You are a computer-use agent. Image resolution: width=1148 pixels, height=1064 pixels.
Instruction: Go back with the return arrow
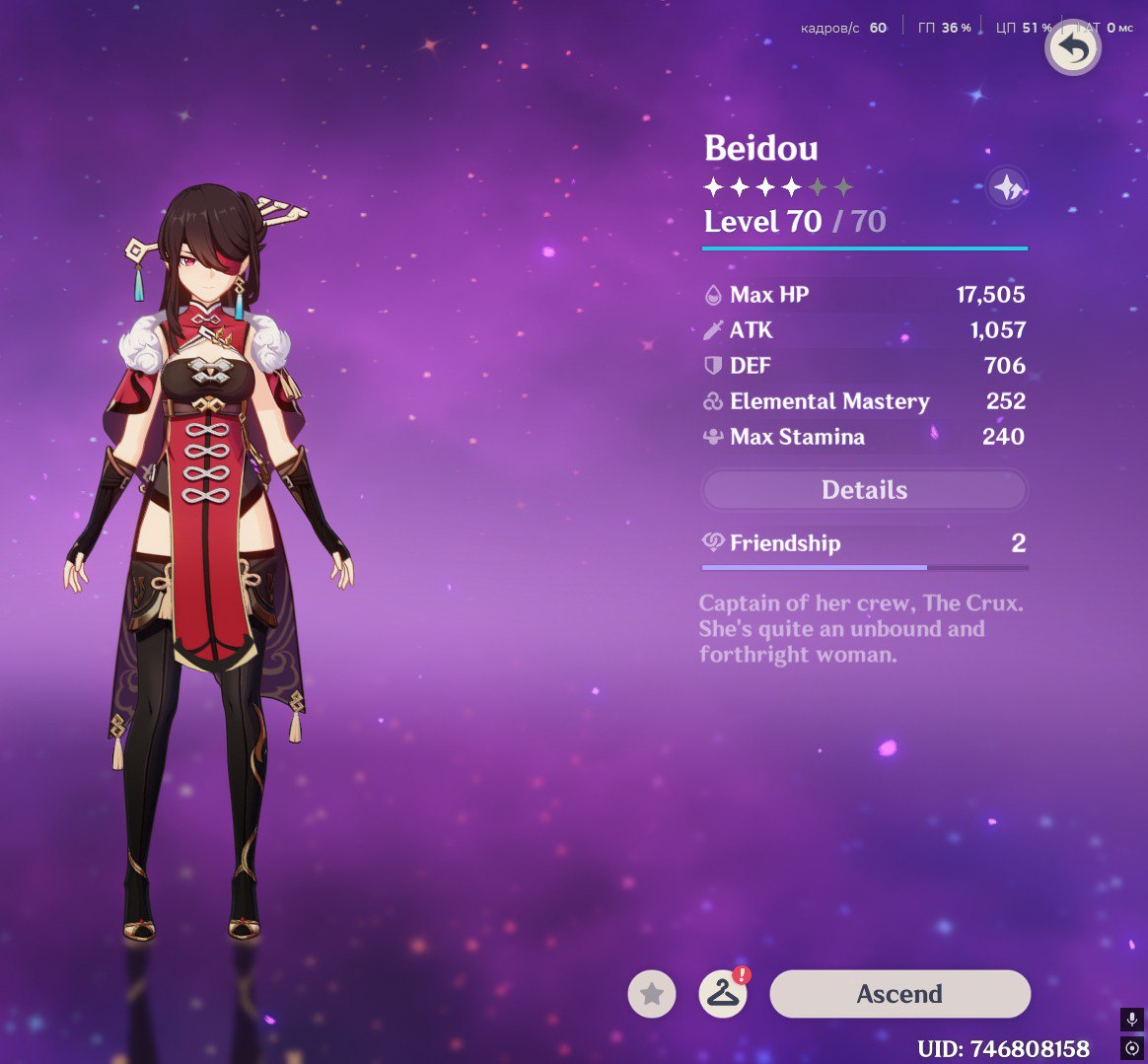[1072, 48]
